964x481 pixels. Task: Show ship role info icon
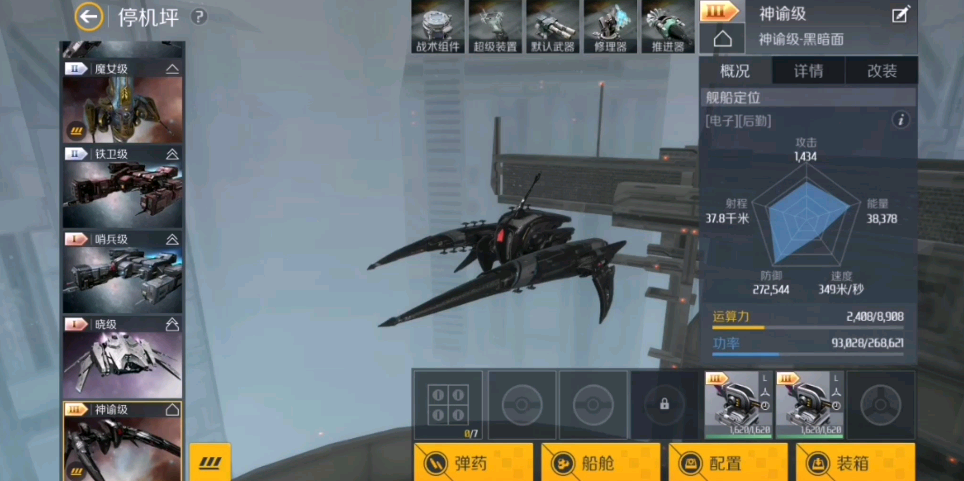point(900,120)
